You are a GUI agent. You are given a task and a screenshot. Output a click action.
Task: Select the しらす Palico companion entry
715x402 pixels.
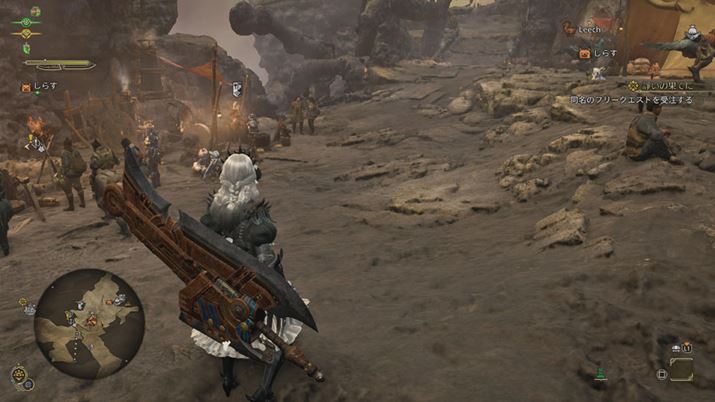[40, 87]
